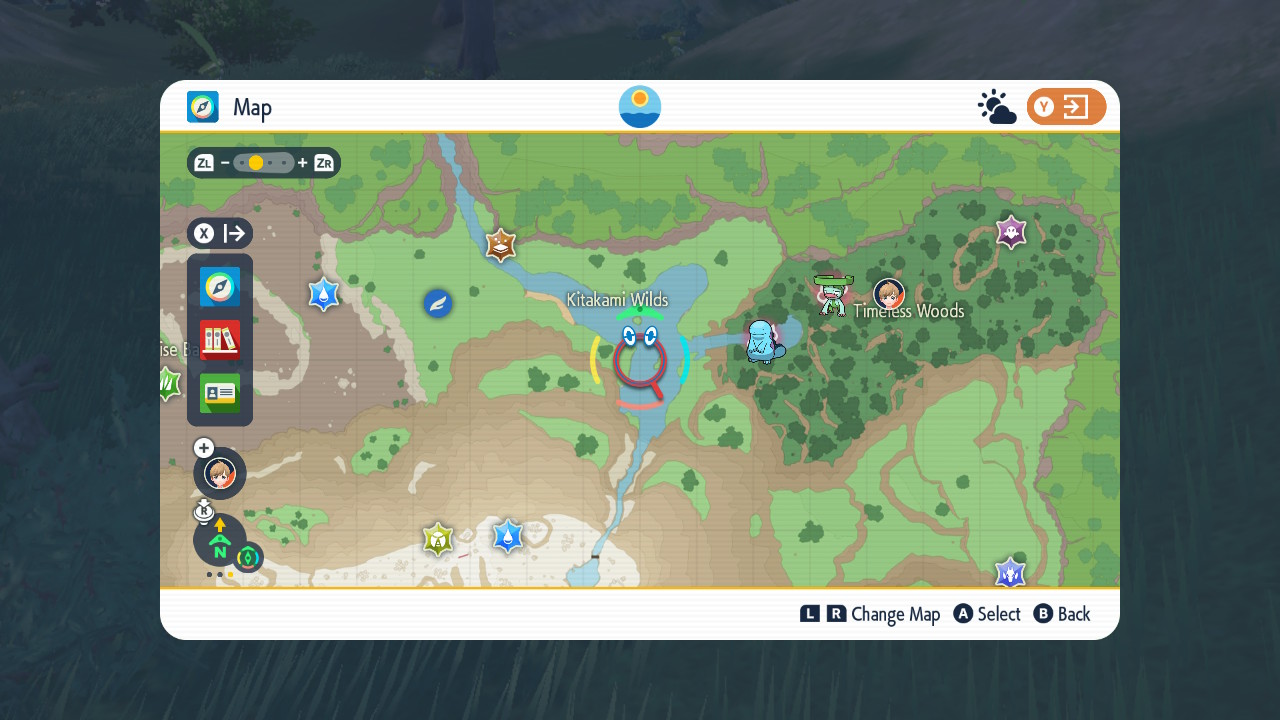Toggle the north compass orientation icon
The image size is (1280, 720).
click(220, 541)
